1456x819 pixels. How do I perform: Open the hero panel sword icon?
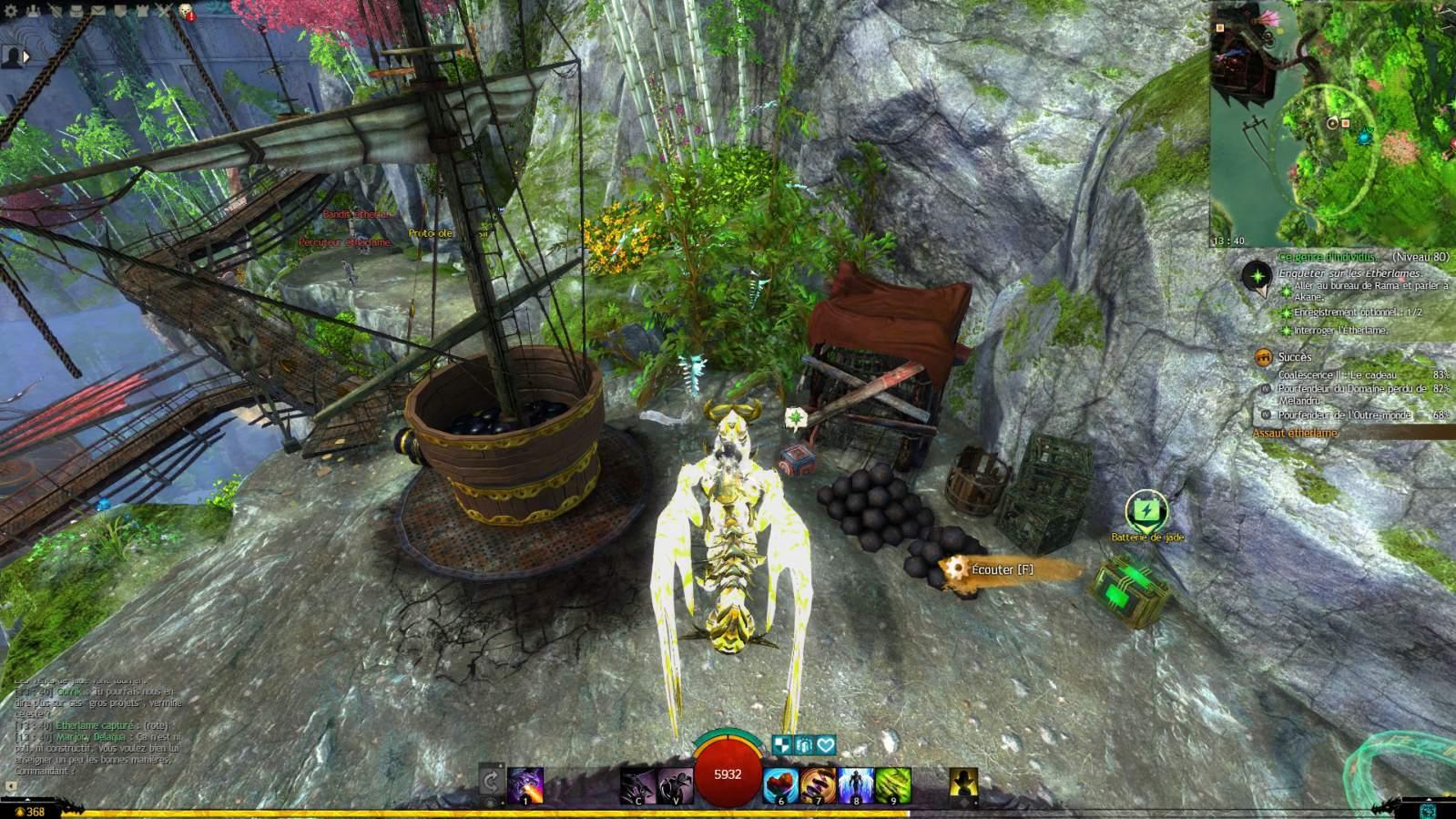[56, 12]
